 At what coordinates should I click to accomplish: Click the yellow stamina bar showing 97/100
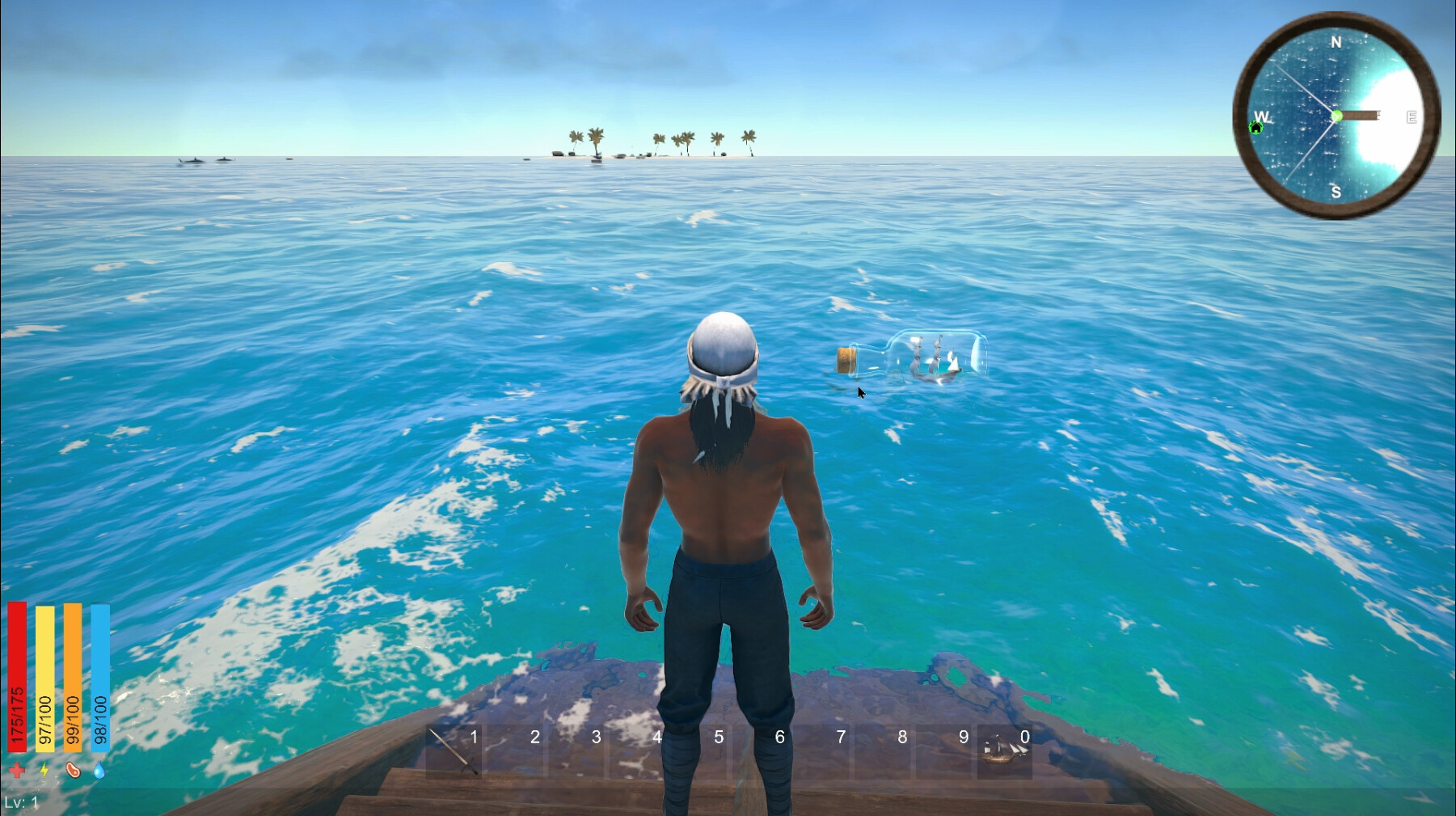pos(44,679)
